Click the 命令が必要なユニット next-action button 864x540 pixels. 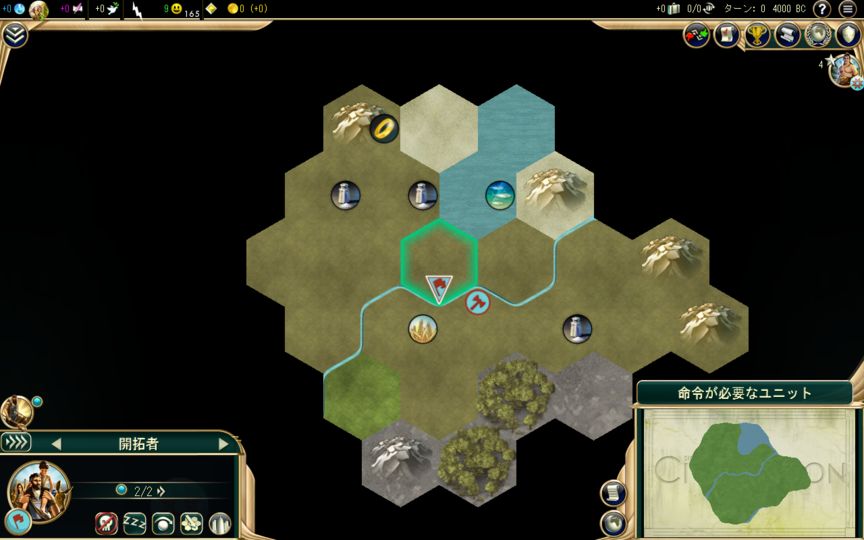coord(744,392)
